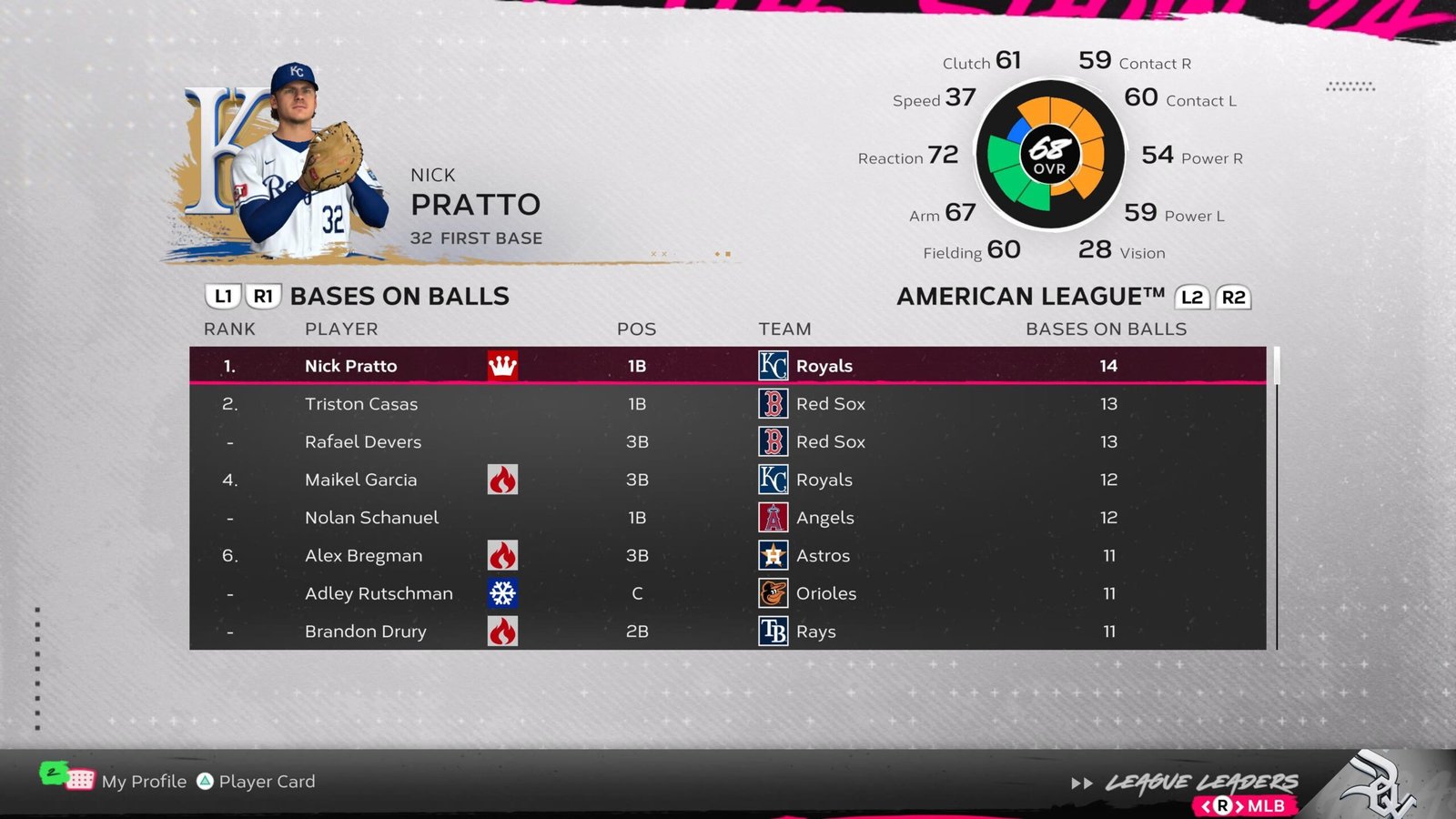The height and width of the screenshot is (819, 1456).
Task: Click the Red Sox logo beside Triston Casas
Action: coord(774,403)
